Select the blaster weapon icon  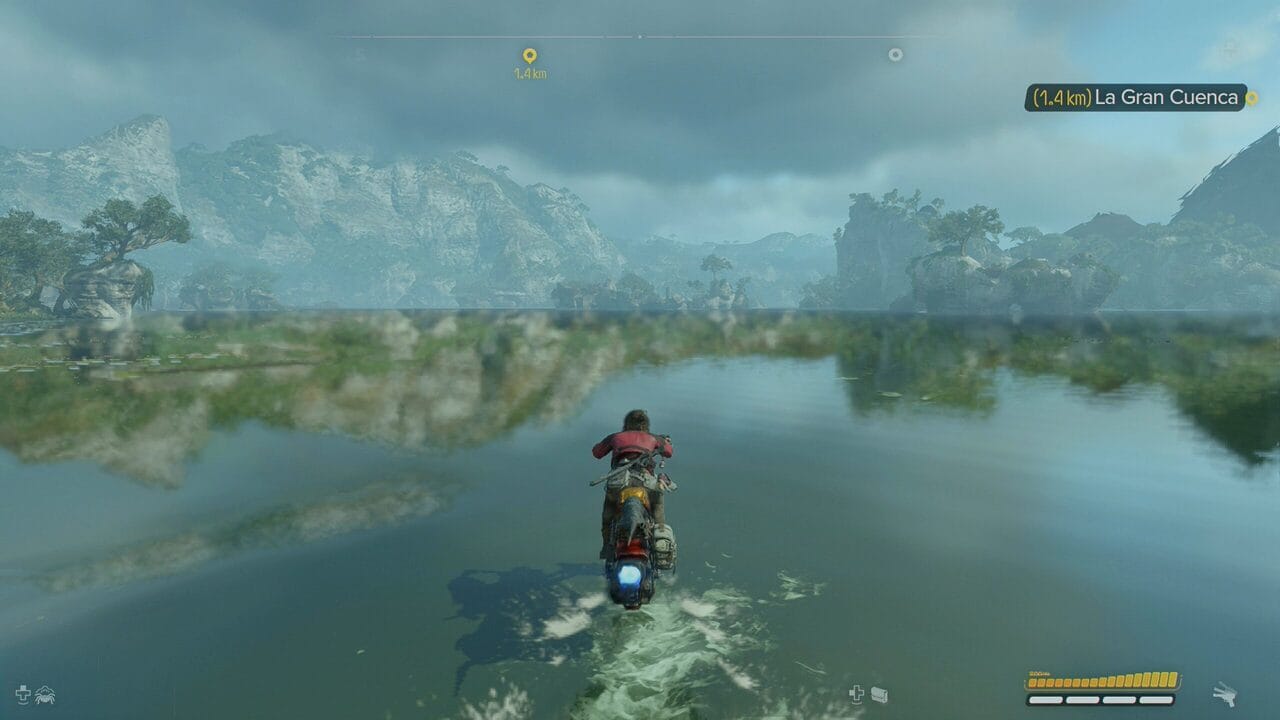click(1224, 693)
